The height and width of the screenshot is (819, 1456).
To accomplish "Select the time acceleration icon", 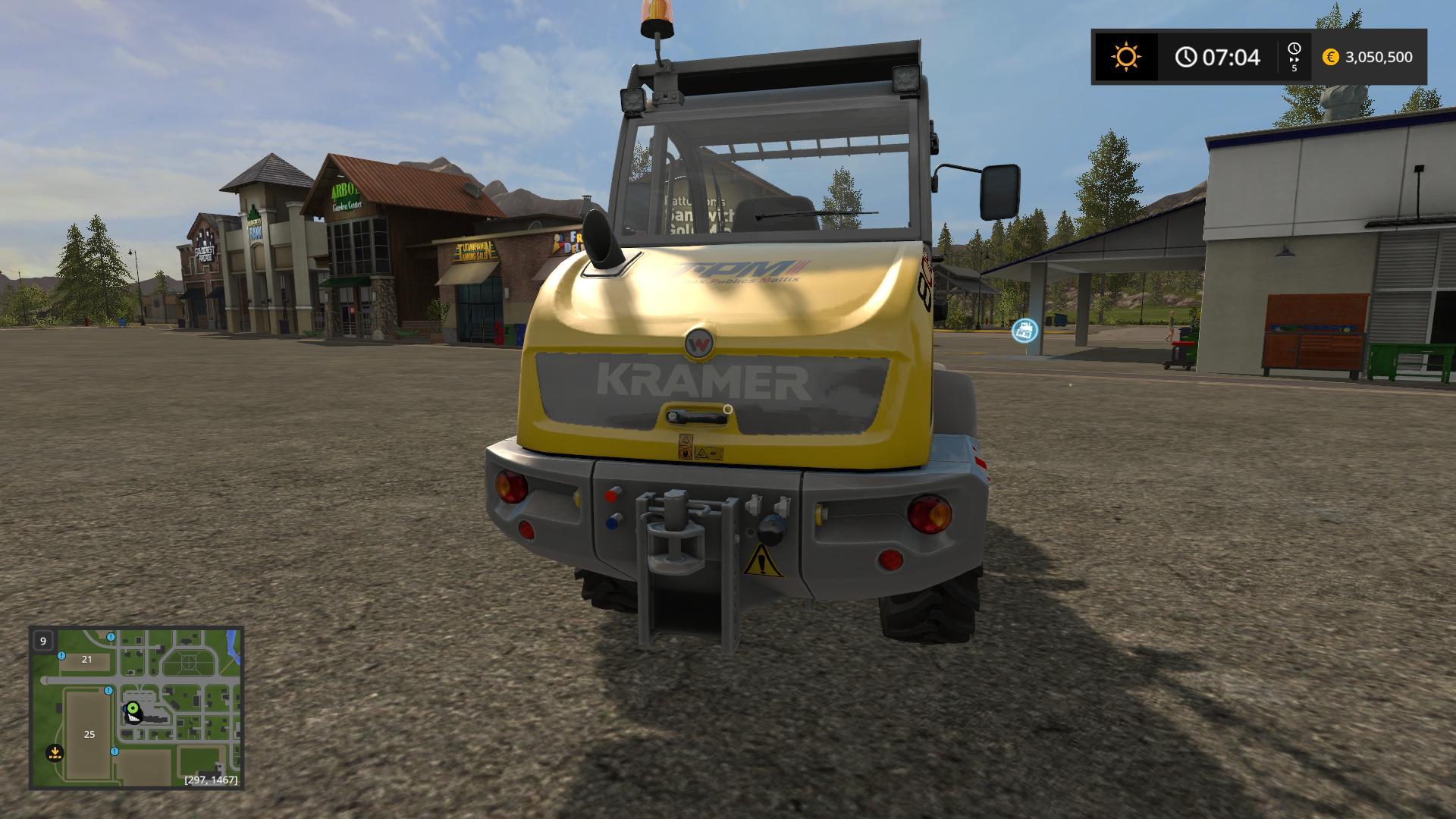I will pyautogui.click(x=1294, y=57).
